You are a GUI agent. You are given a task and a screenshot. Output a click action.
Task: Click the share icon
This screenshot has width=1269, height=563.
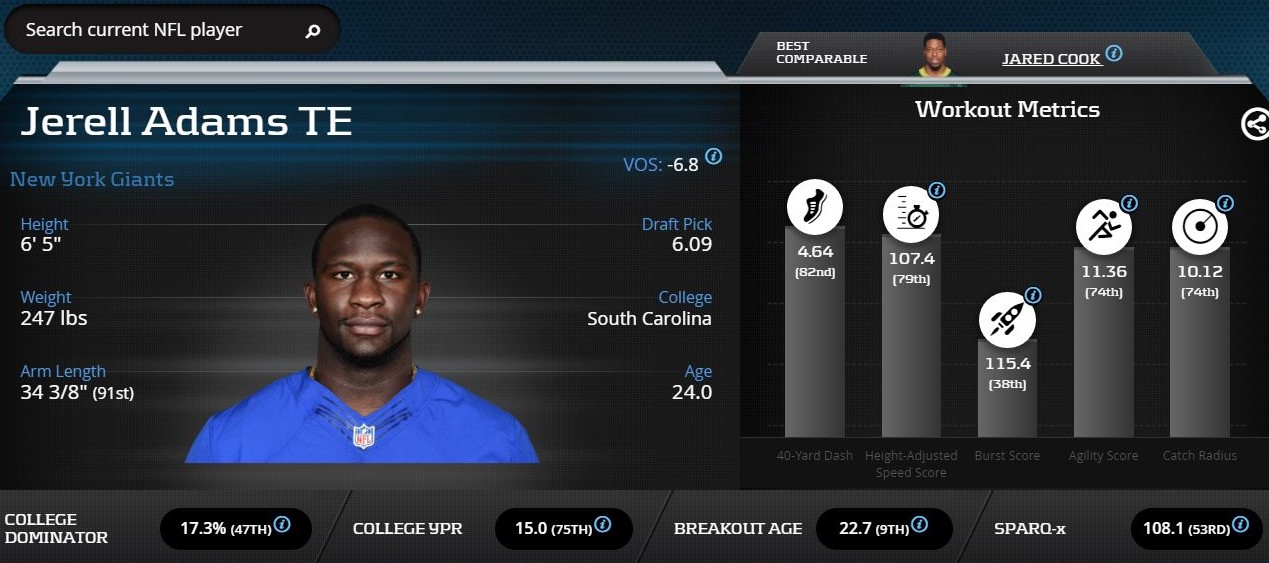[x=1254, y=124]
